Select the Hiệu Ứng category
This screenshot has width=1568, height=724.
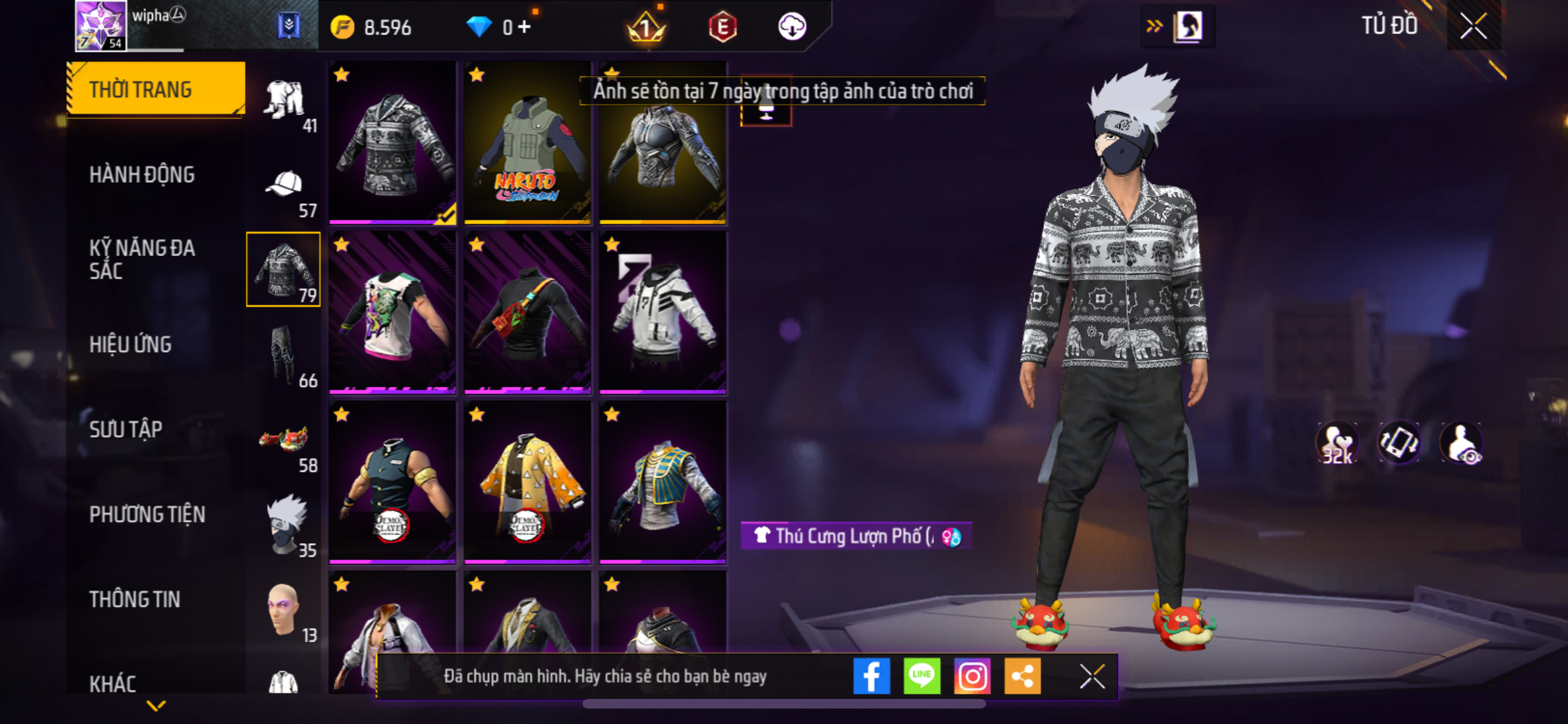(x=130, y=344)
